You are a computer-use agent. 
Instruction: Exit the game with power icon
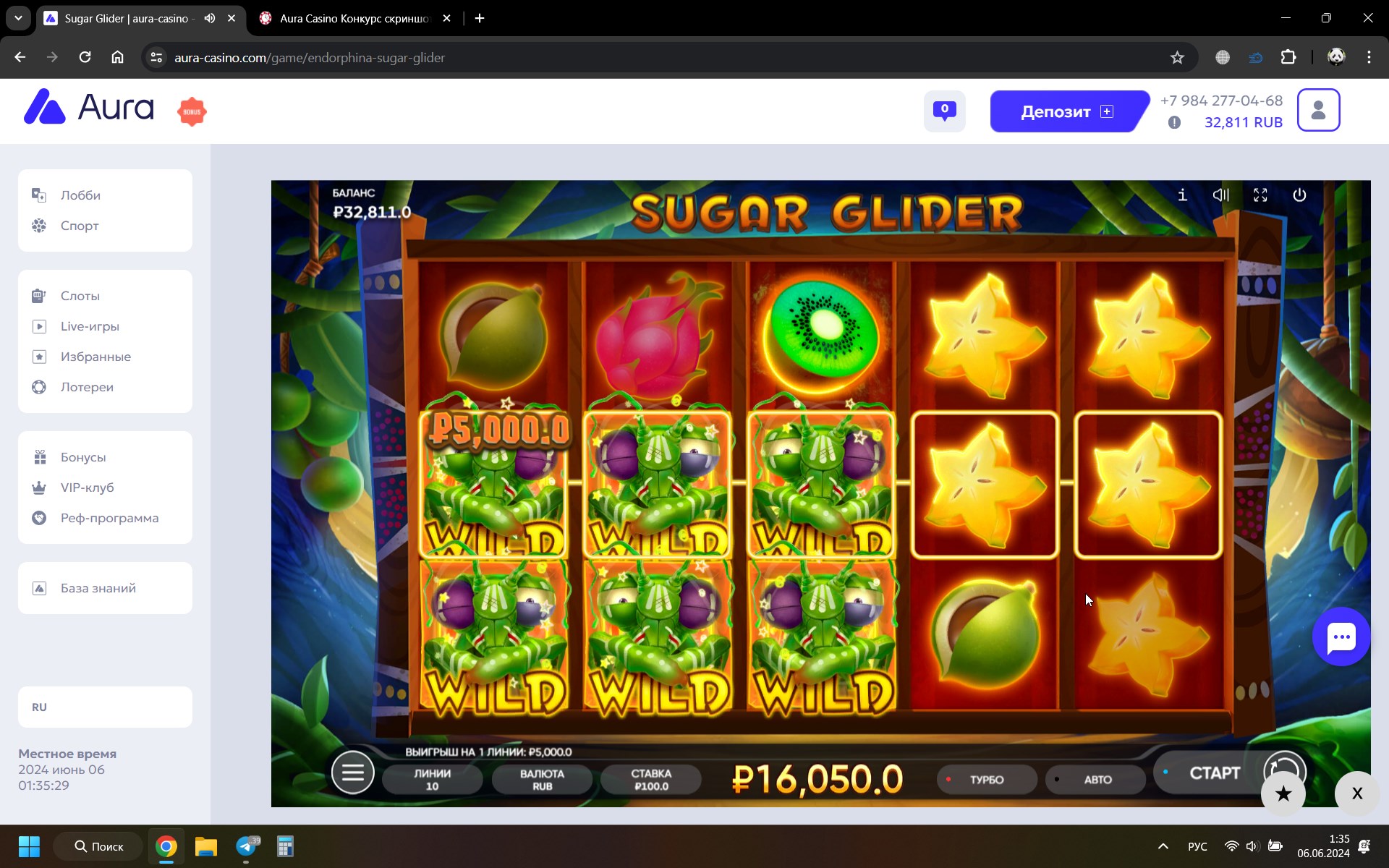(1299, 195)
